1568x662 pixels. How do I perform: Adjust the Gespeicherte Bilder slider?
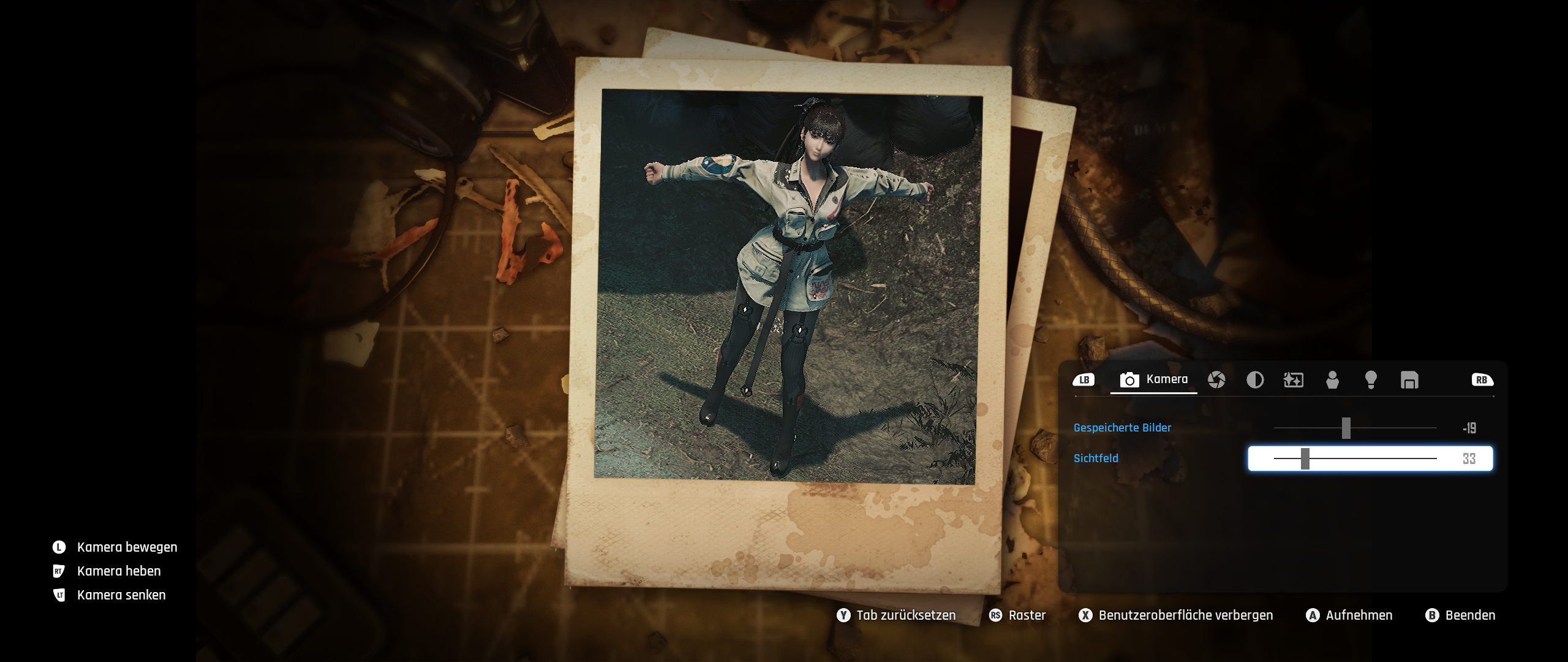(x=1346, y=428)
